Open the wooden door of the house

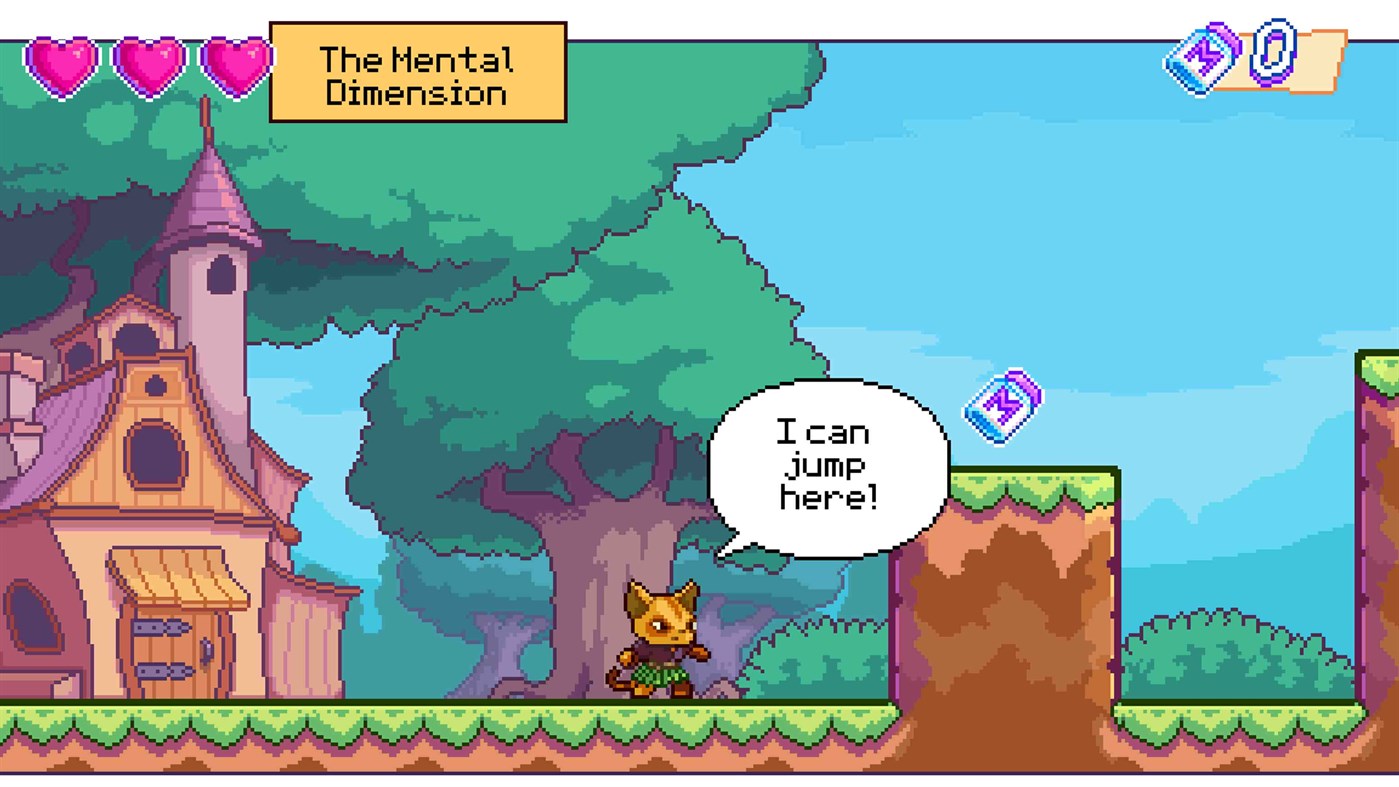click(175, 655)
